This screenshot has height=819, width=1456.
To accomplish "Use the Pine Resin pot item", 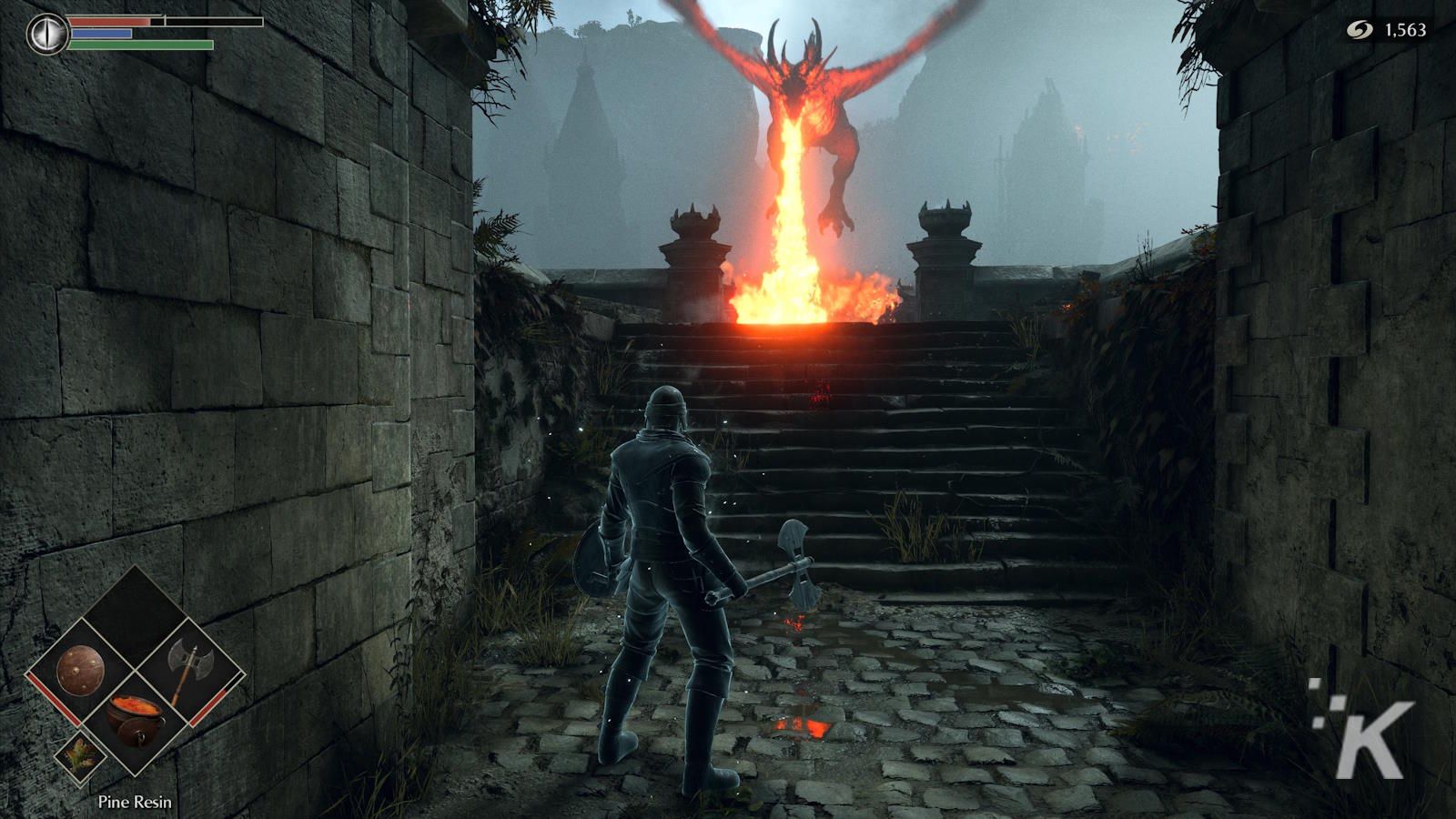I will coord(136,718).
